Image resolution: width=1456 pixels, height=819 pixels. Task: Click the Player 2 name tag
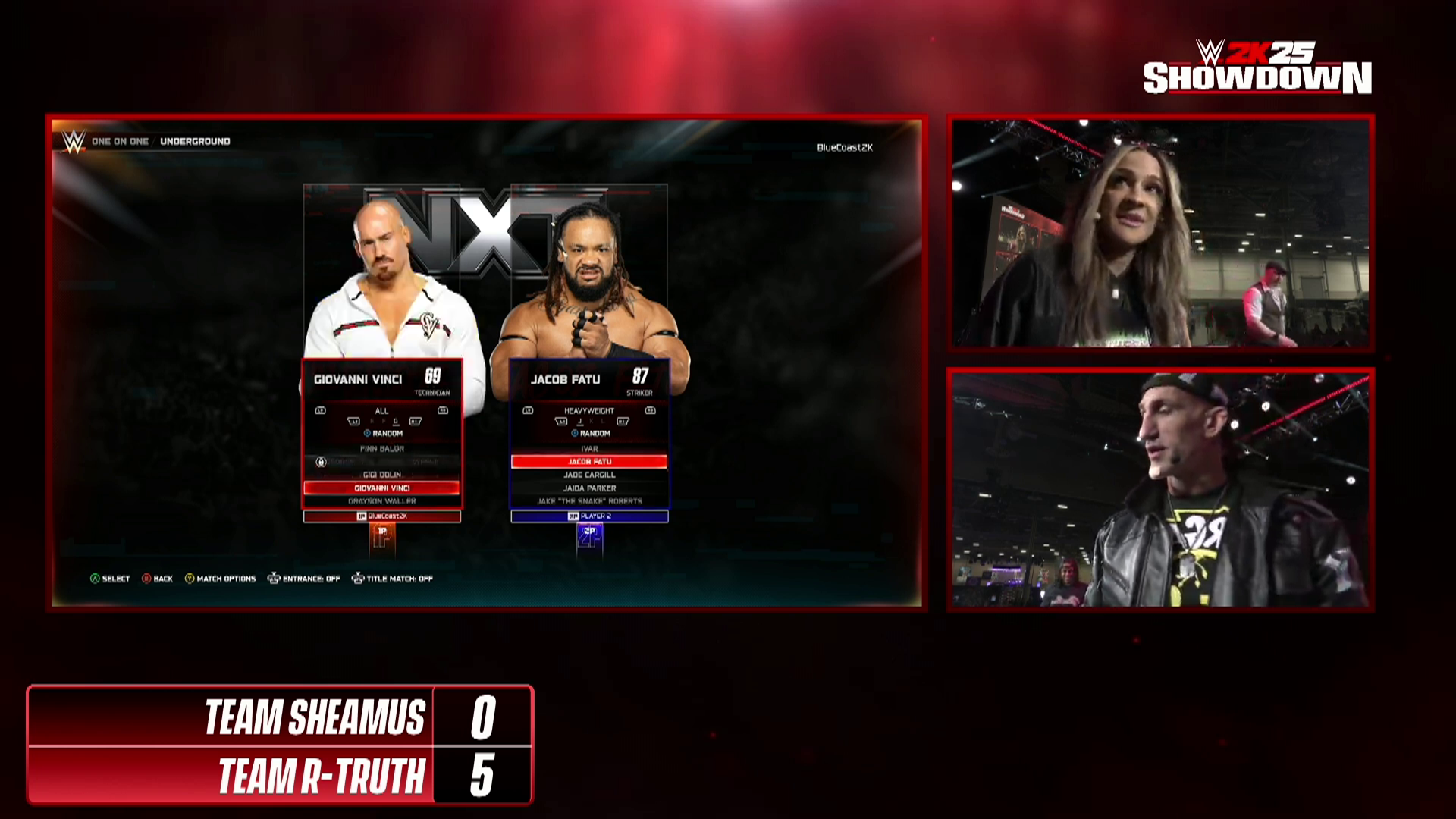pos(589,516)
